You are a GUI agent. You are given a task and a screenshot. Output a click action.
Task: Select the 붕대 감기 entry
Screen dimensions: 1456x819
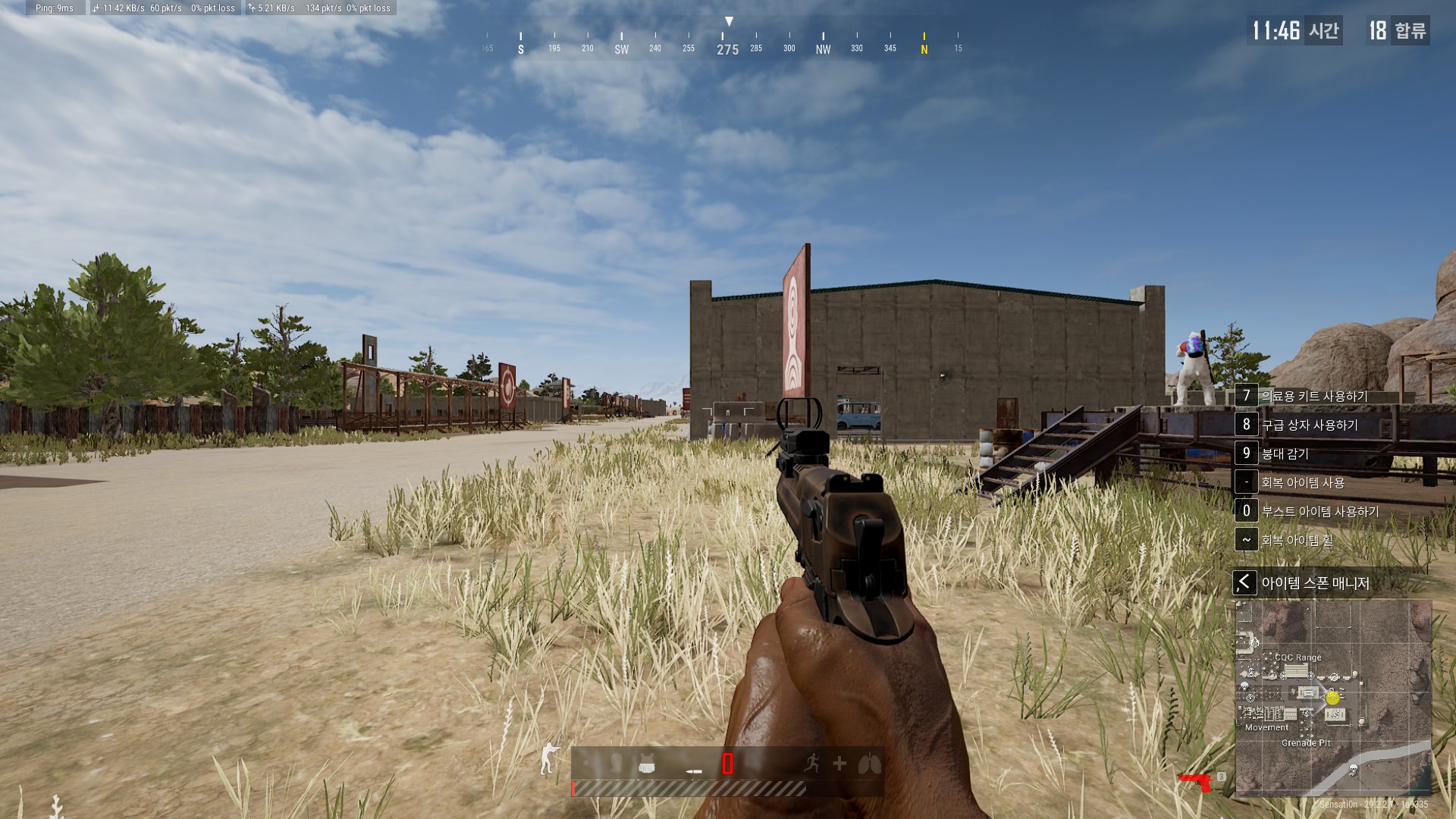pyautogui.click(x=1285, y=453)
